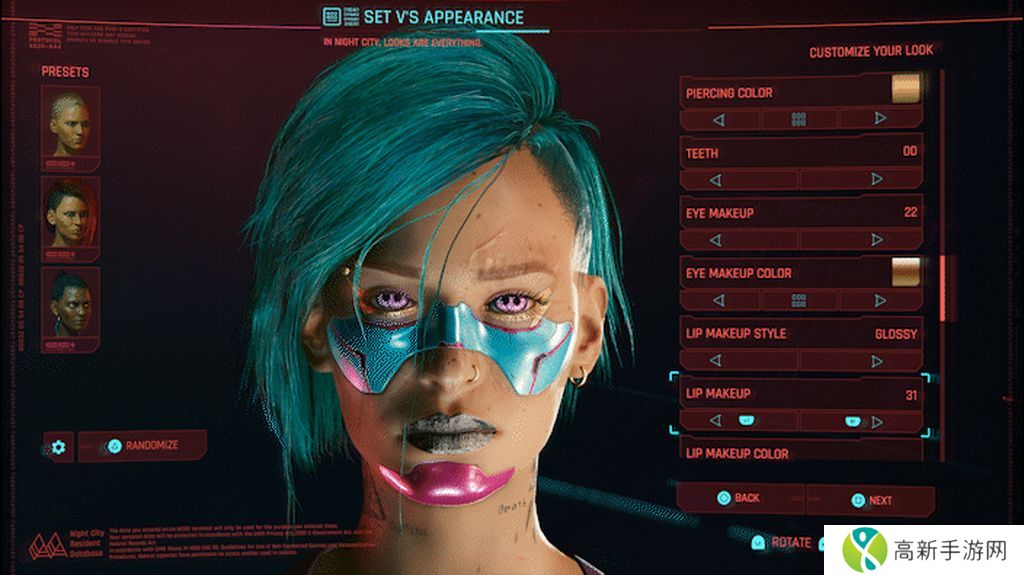Proceed with the Next button
The image size is (1024, 575).
tap(870, 500)
